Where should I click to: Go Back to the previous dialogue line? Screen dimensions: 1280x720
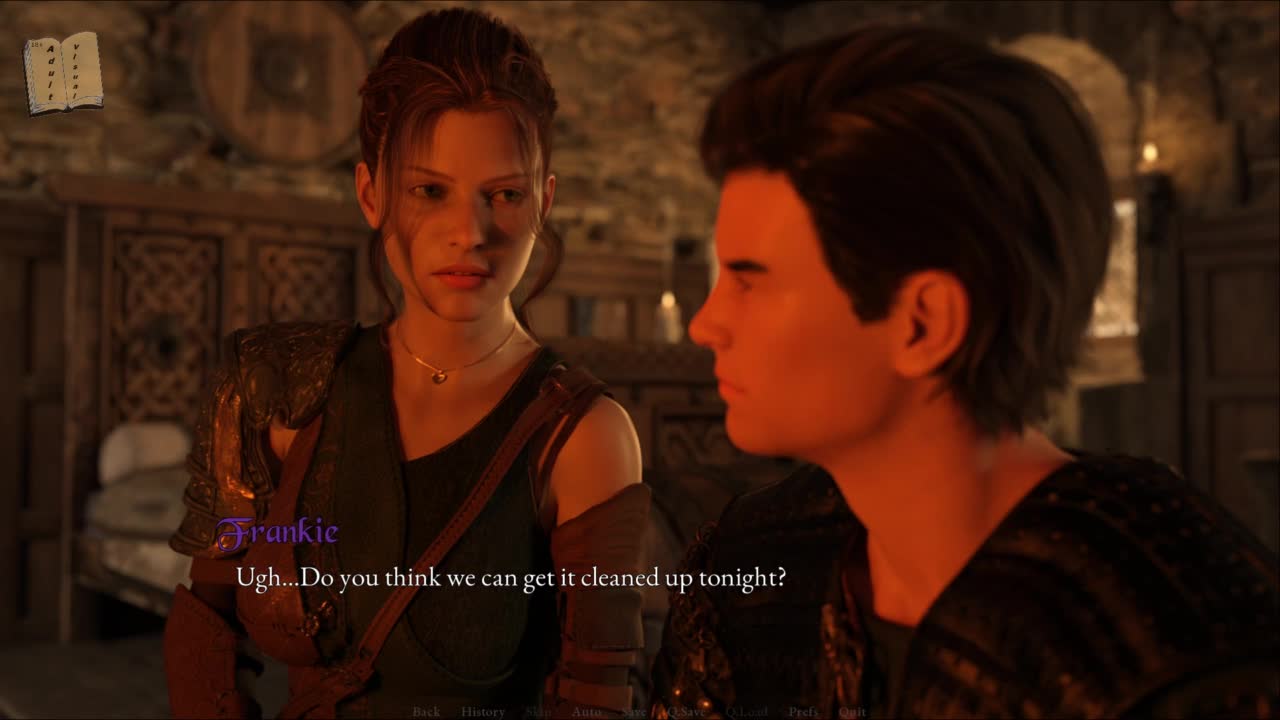(426, 712)
